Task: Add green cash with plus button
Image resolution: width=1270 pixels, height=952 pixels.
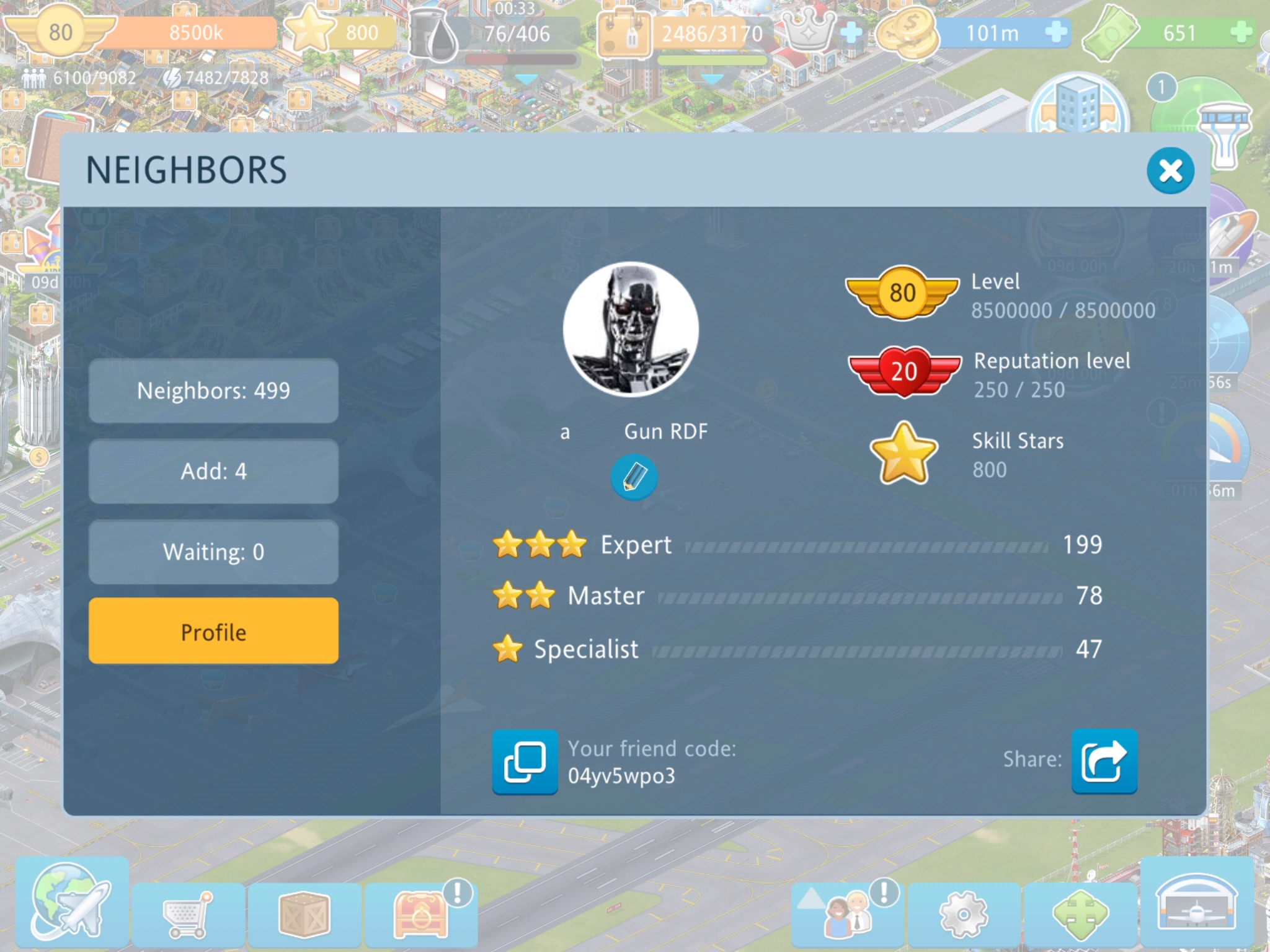Action: point(1241,32)
